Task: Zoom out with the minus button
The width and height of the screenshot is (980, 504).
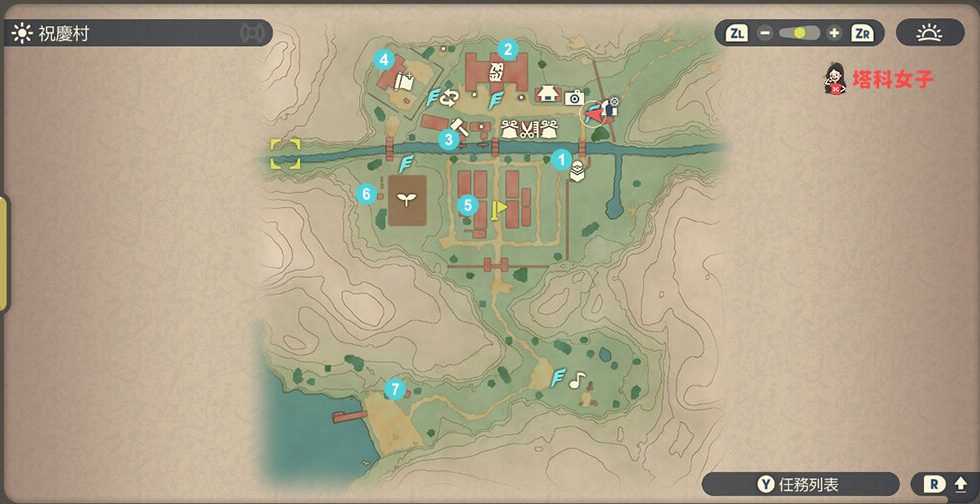Action: pos(765,33)
